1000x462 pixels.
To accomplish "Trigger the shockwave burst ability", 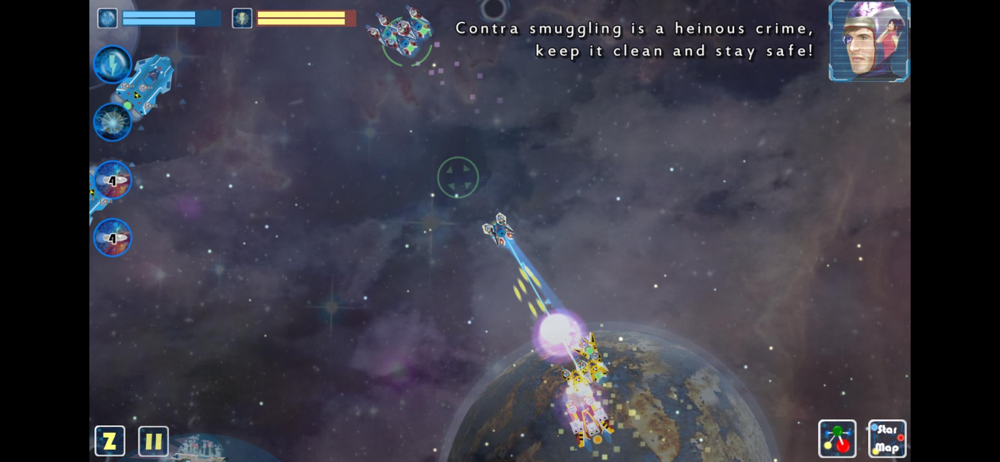I will pyautogui.click(x=112, y=122).
